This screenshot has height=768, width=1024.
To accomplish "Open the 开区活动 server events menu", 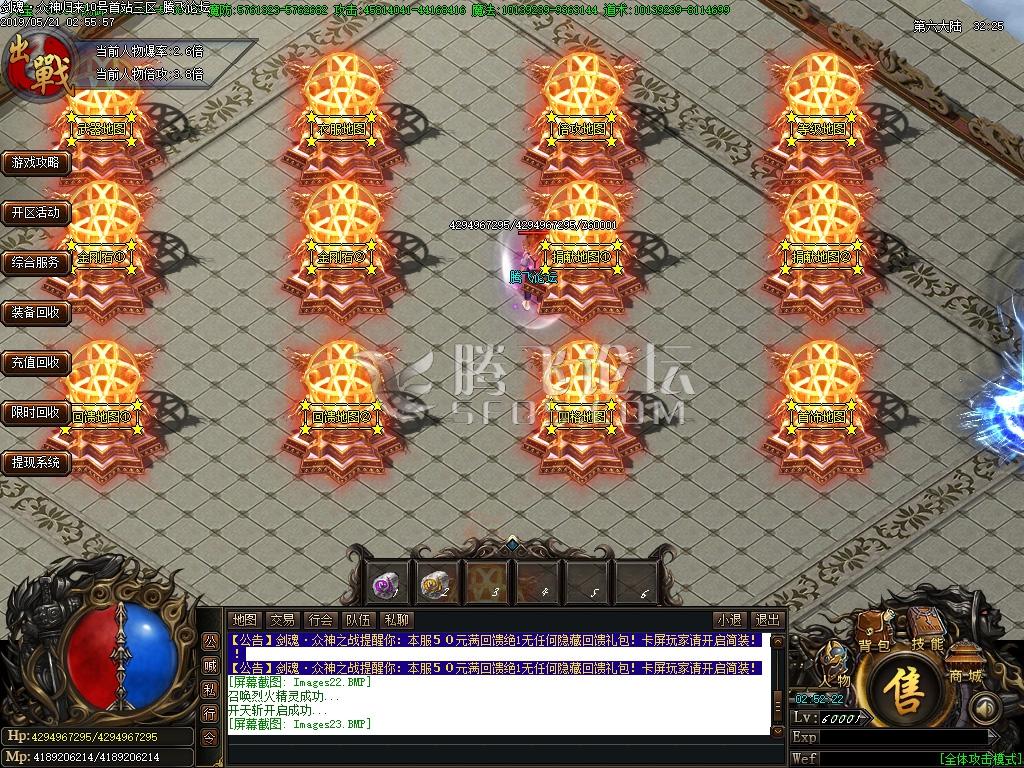I will click(36, 213).
